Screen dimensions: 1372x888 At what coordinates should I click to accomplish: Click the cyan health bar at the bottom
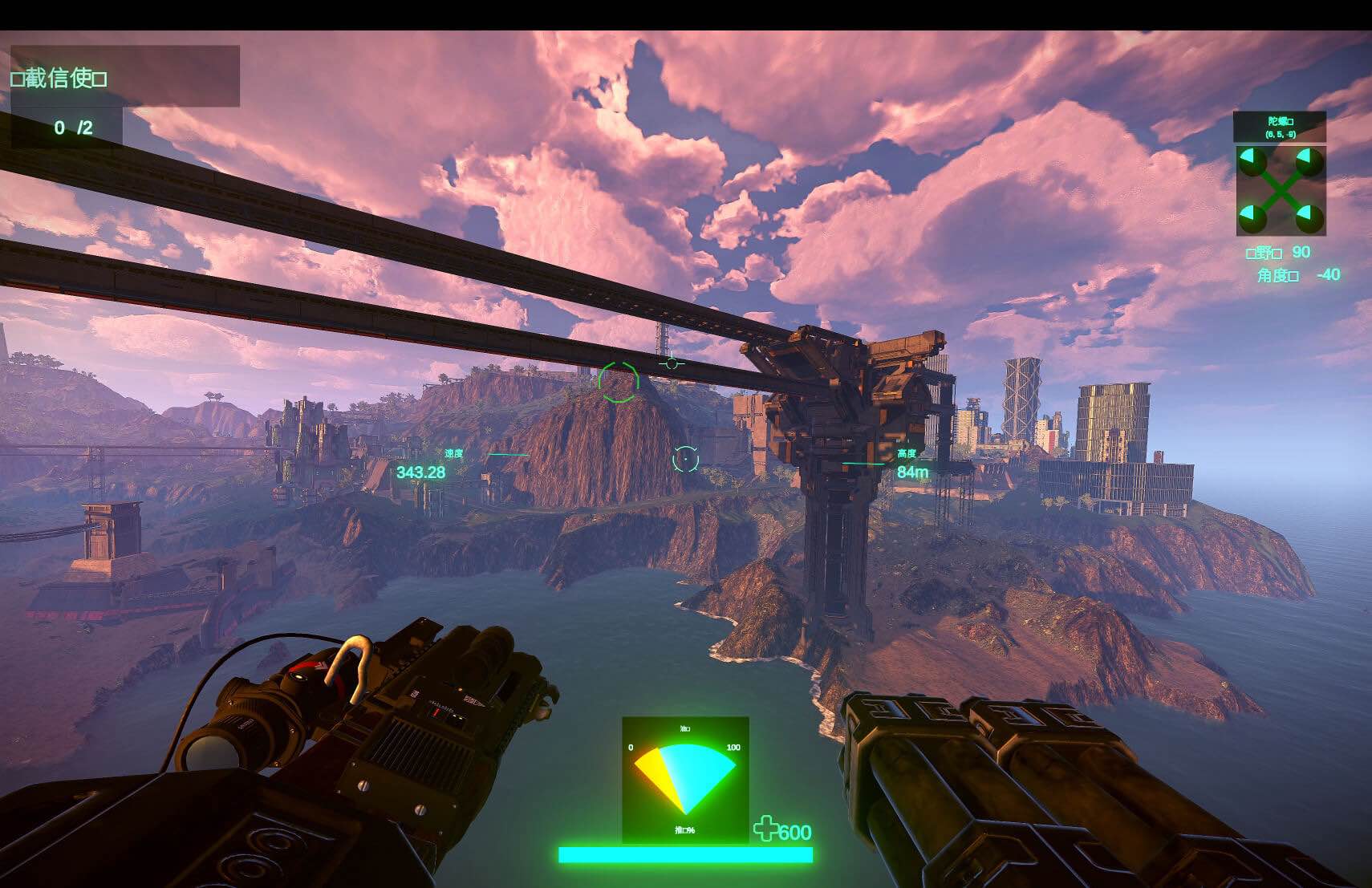click(x=684, y=856)
